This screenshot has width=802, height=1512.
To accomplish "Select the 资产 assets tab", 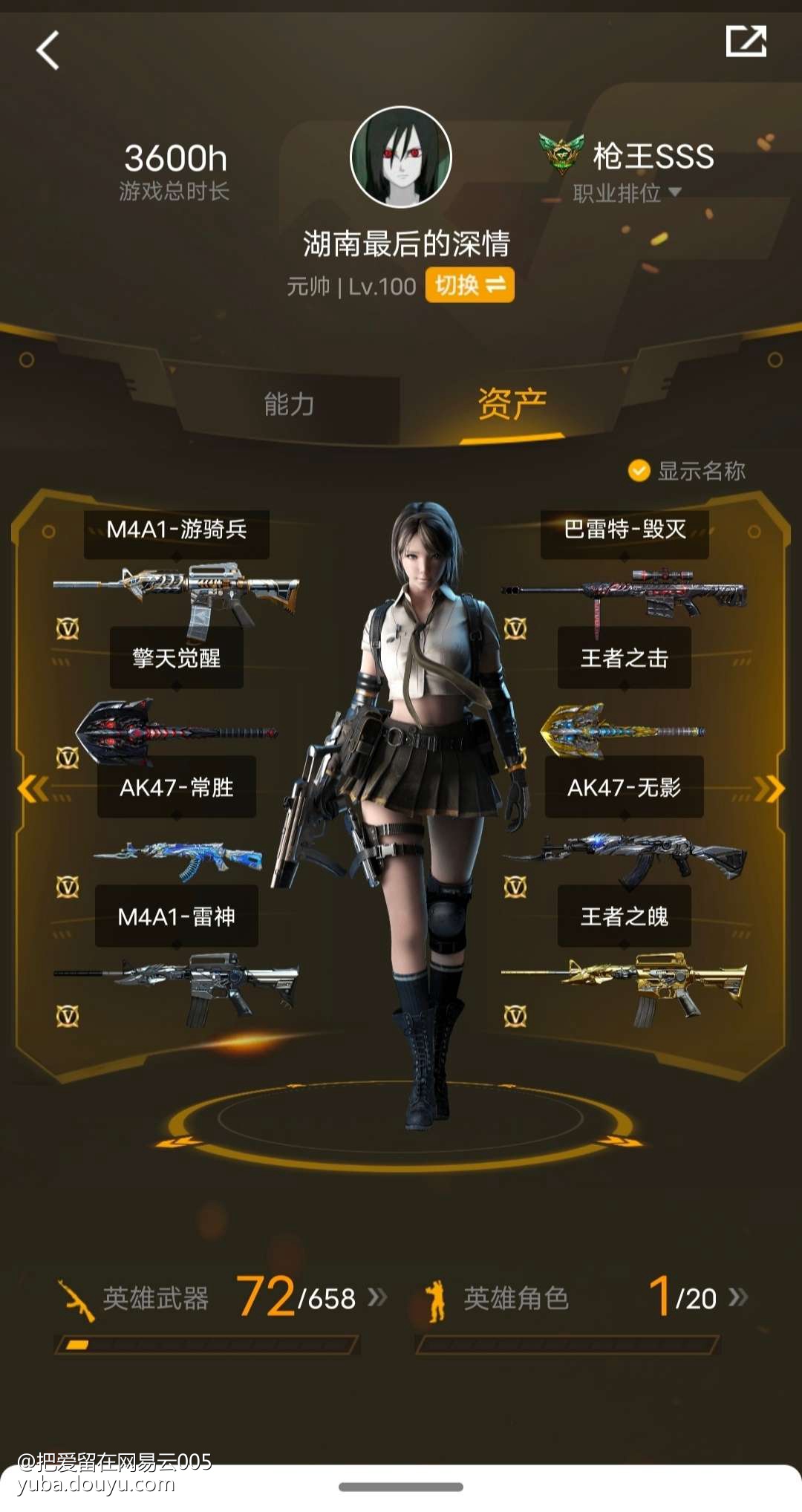I will tap(512, 405).
